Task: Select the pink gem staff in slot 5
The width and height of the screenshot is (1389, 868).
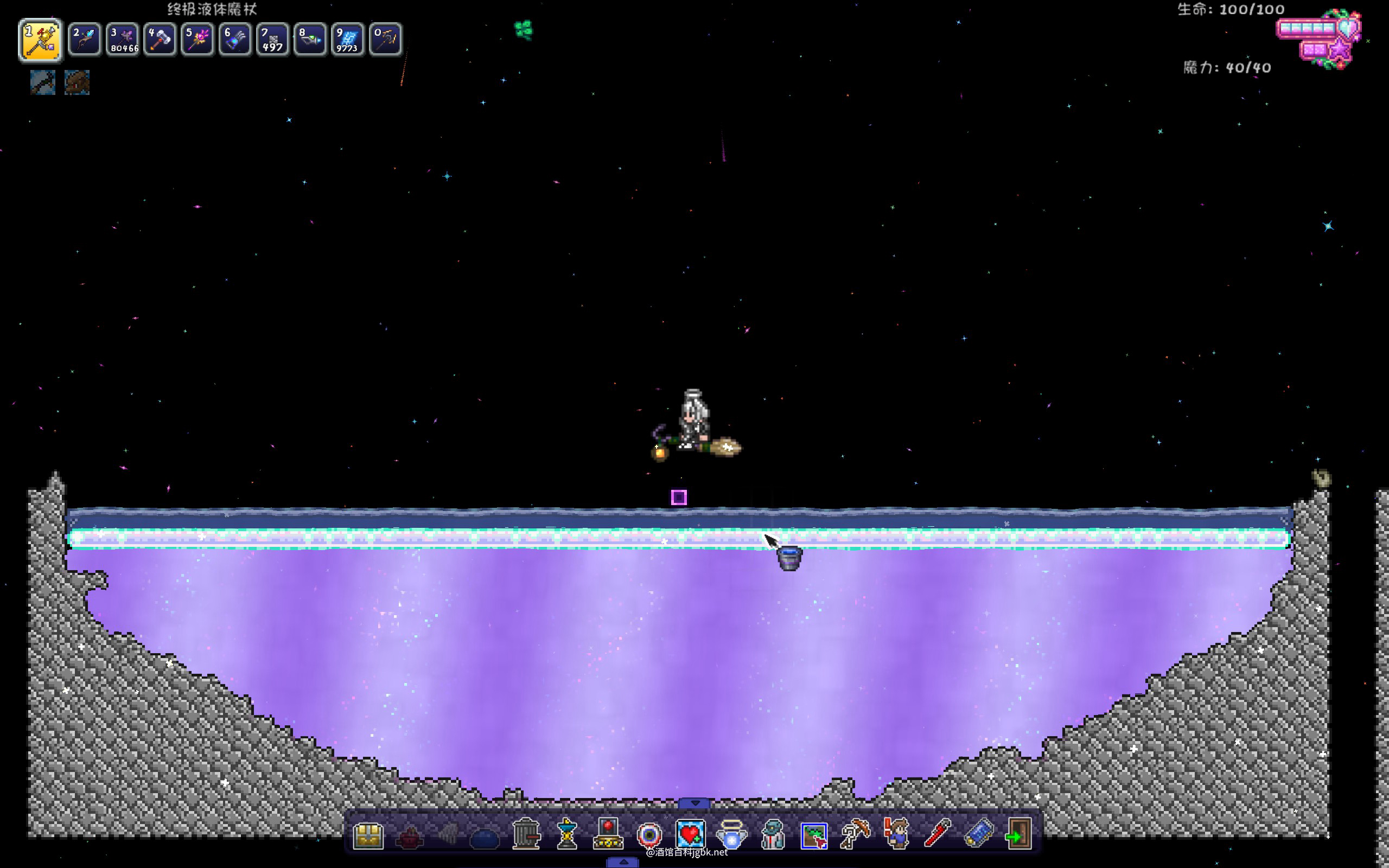Action: 197,40
